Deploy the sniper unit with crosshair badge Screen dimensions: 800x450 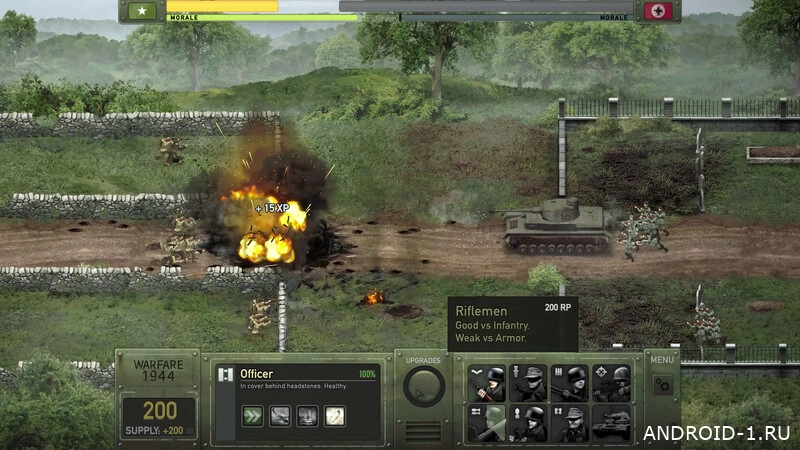click(611, 383)
